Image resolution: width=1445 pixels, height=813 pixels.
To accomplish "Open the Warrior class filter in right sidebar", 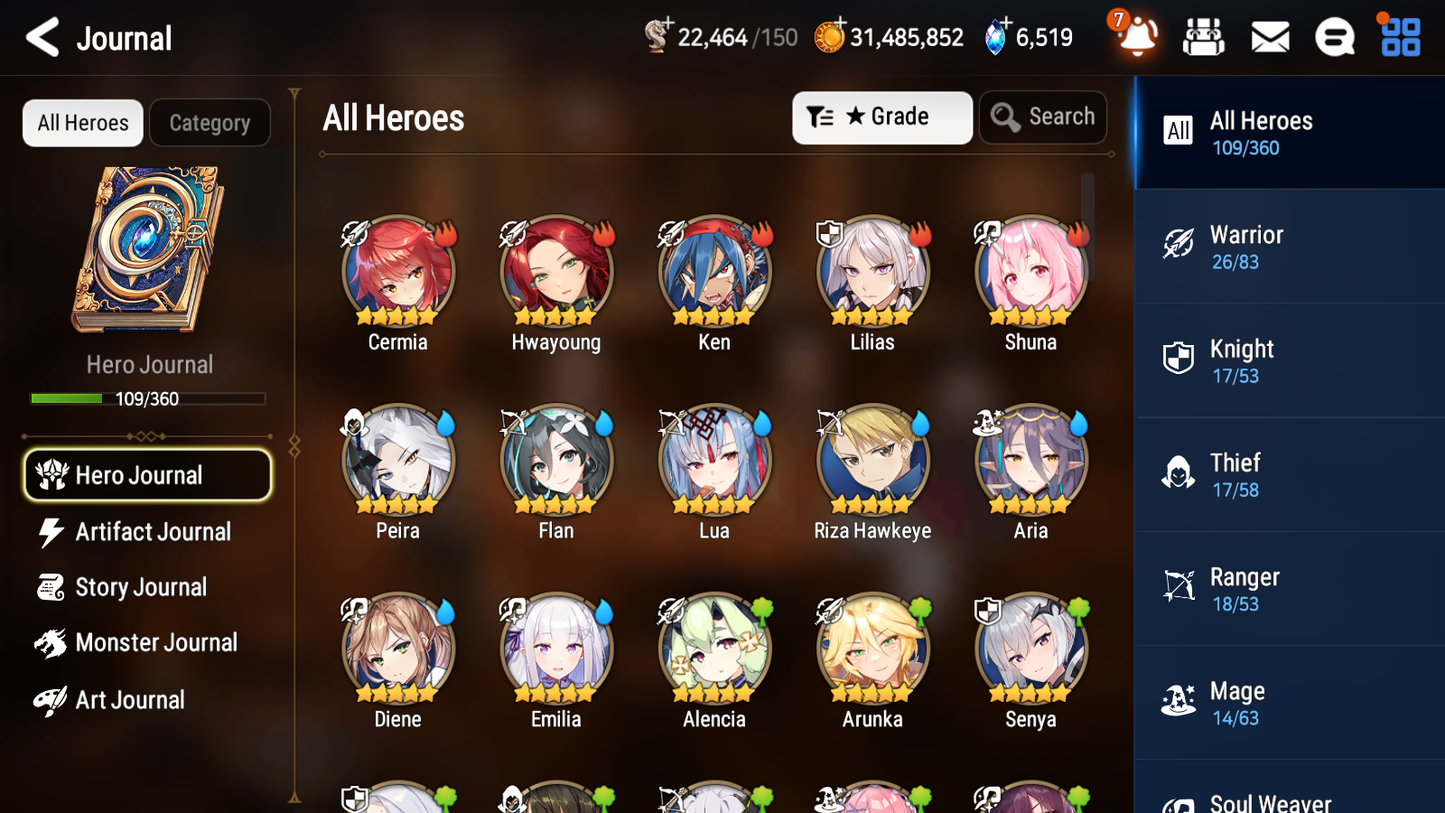I will 1289,246.
